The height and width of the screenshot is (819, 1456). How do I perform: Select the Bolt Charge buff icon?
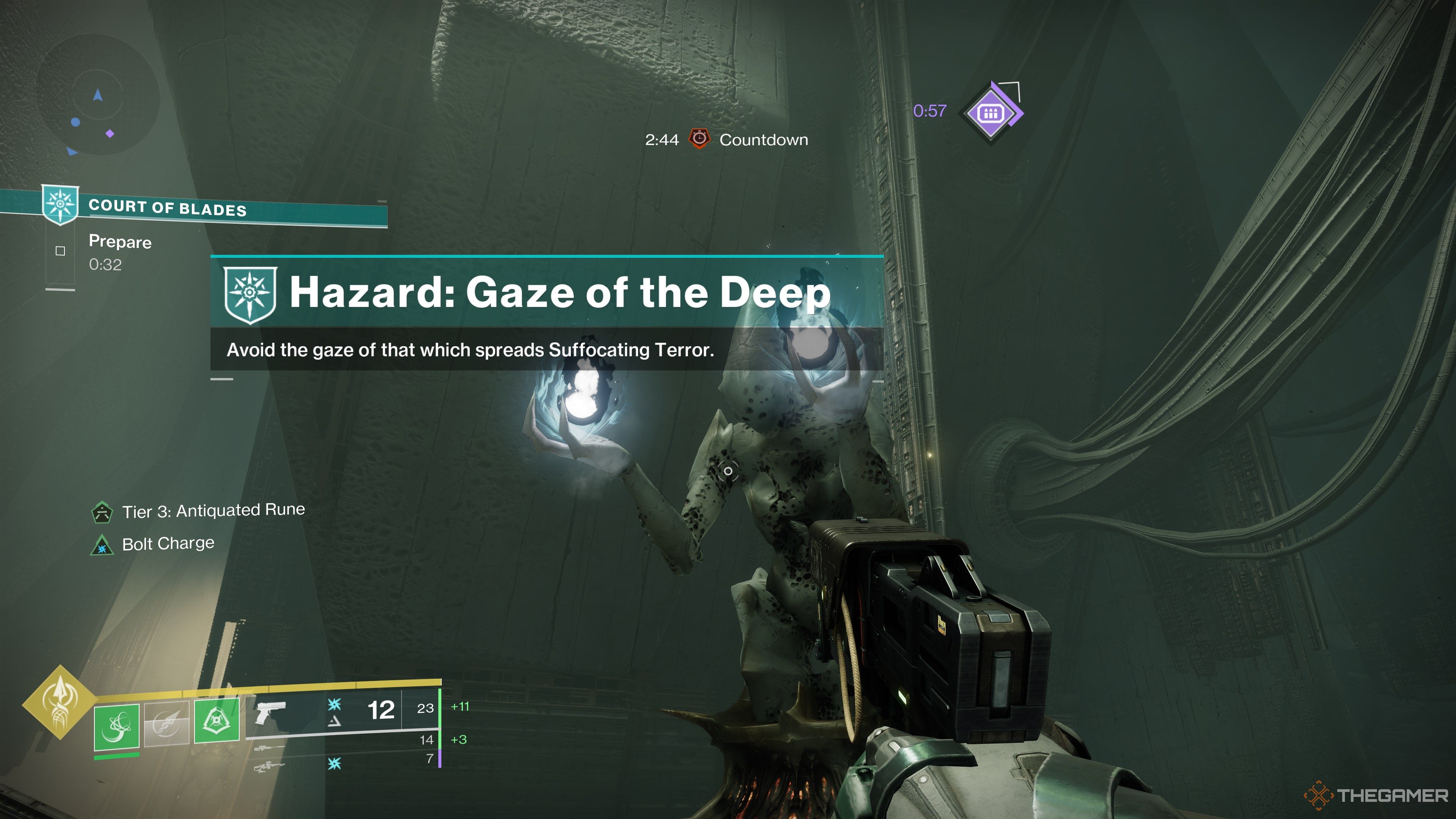[102, 546]
